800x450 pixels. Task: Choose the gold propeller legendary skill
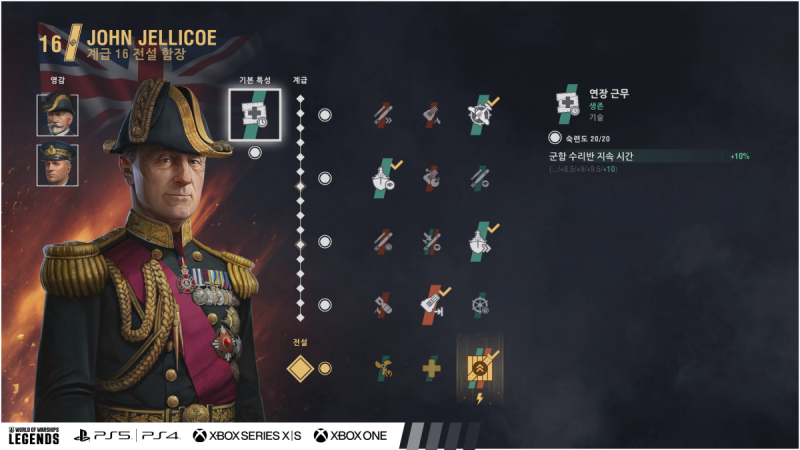[x=384, y=368]
